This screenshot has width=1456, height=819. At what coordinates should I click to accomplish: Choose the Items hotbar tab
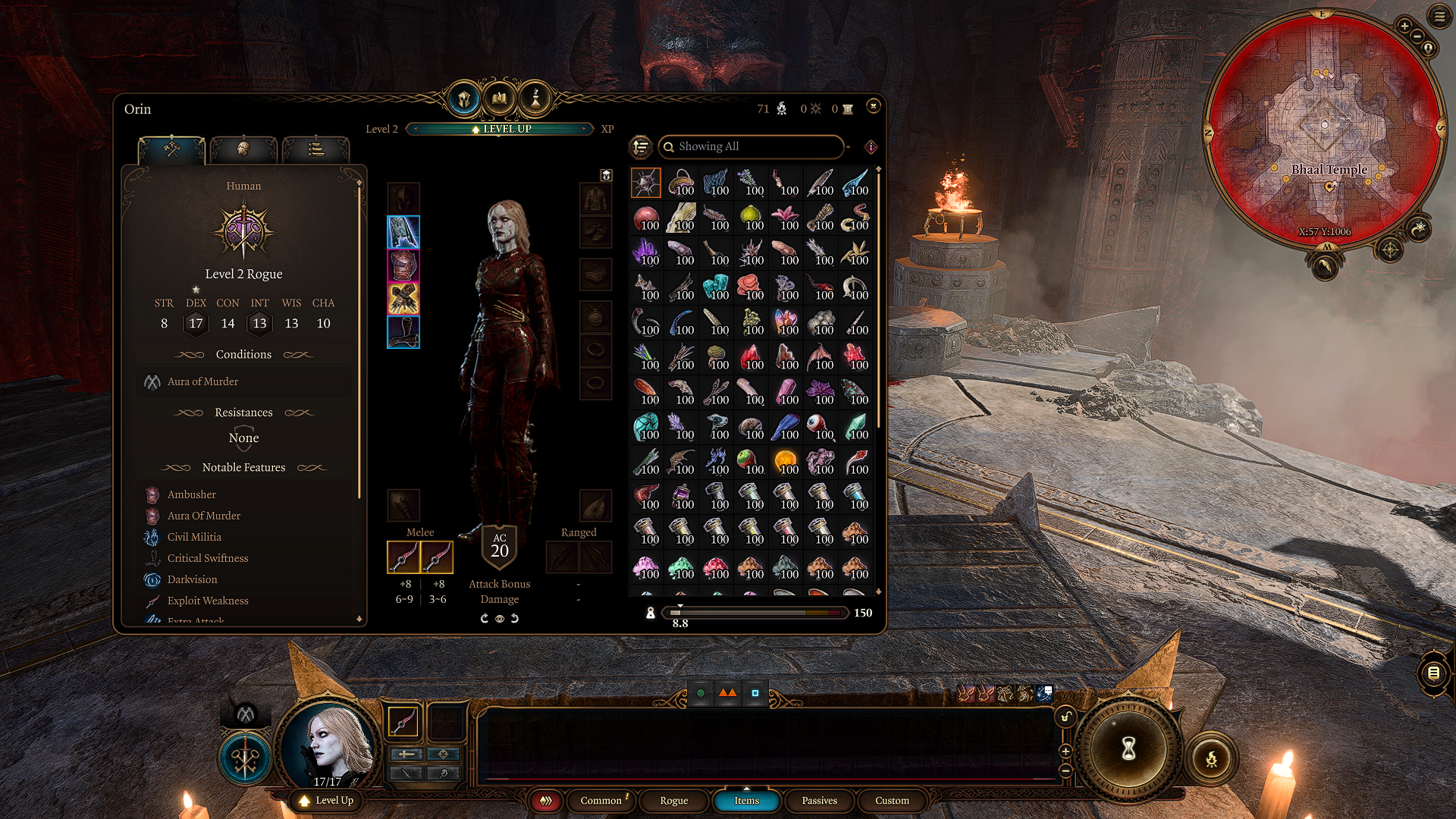pos(746,801)
